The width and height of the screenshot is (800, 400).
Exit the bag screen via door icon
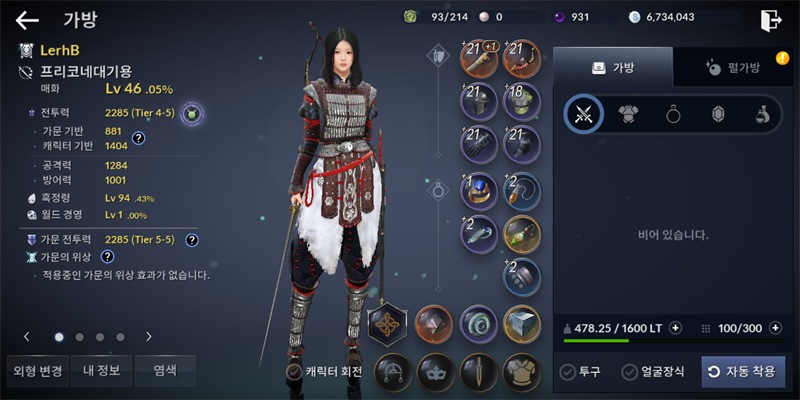coord(770,19)
